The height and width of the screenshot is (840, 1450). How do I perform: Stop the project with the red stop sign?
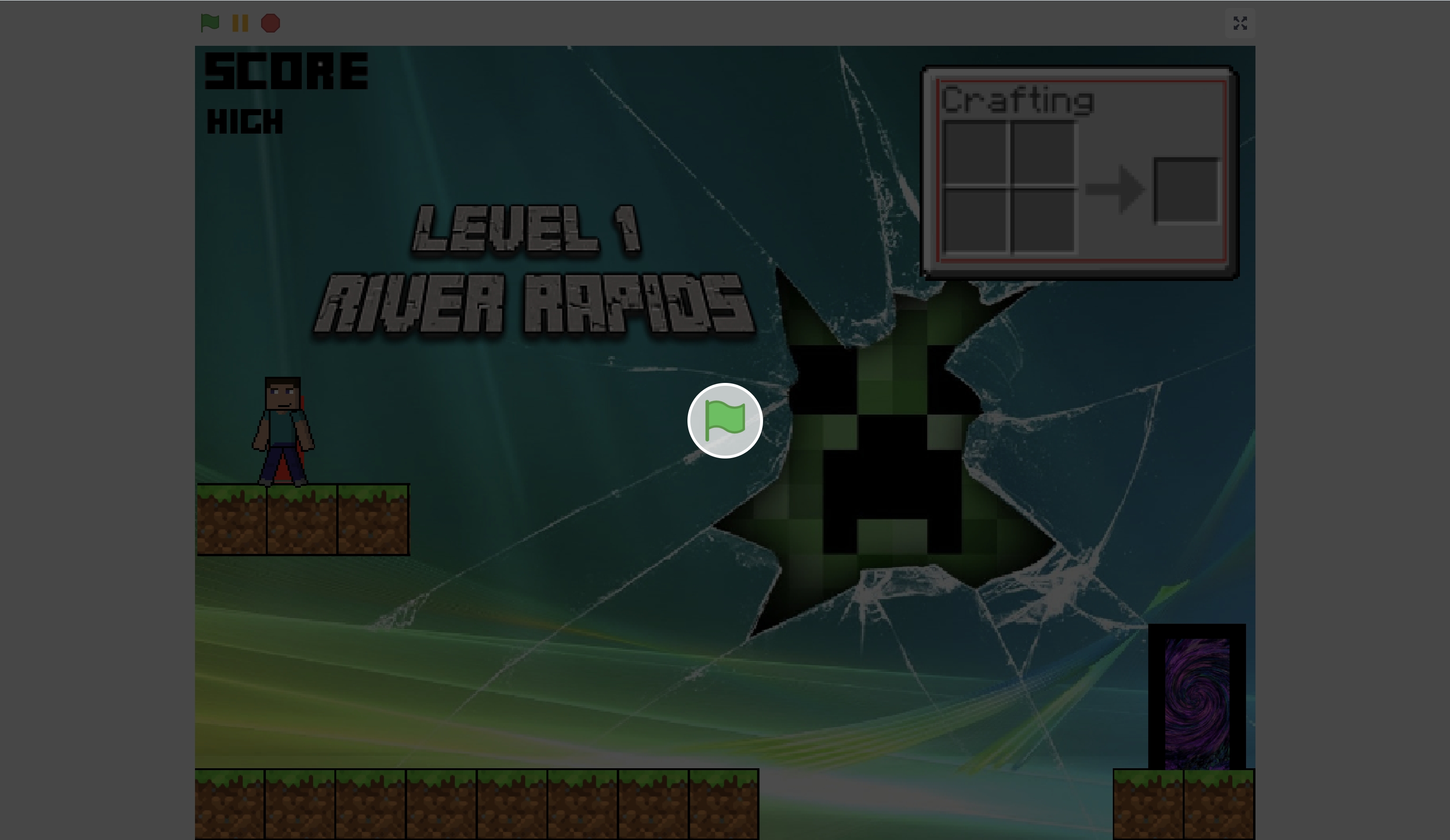tap(271, 23)
